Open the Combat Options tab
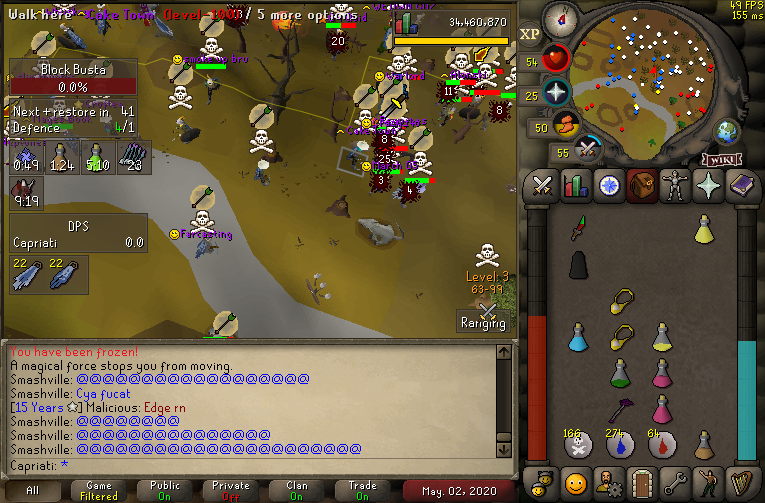This screenshot has width=765, height=503. point(543,187)
